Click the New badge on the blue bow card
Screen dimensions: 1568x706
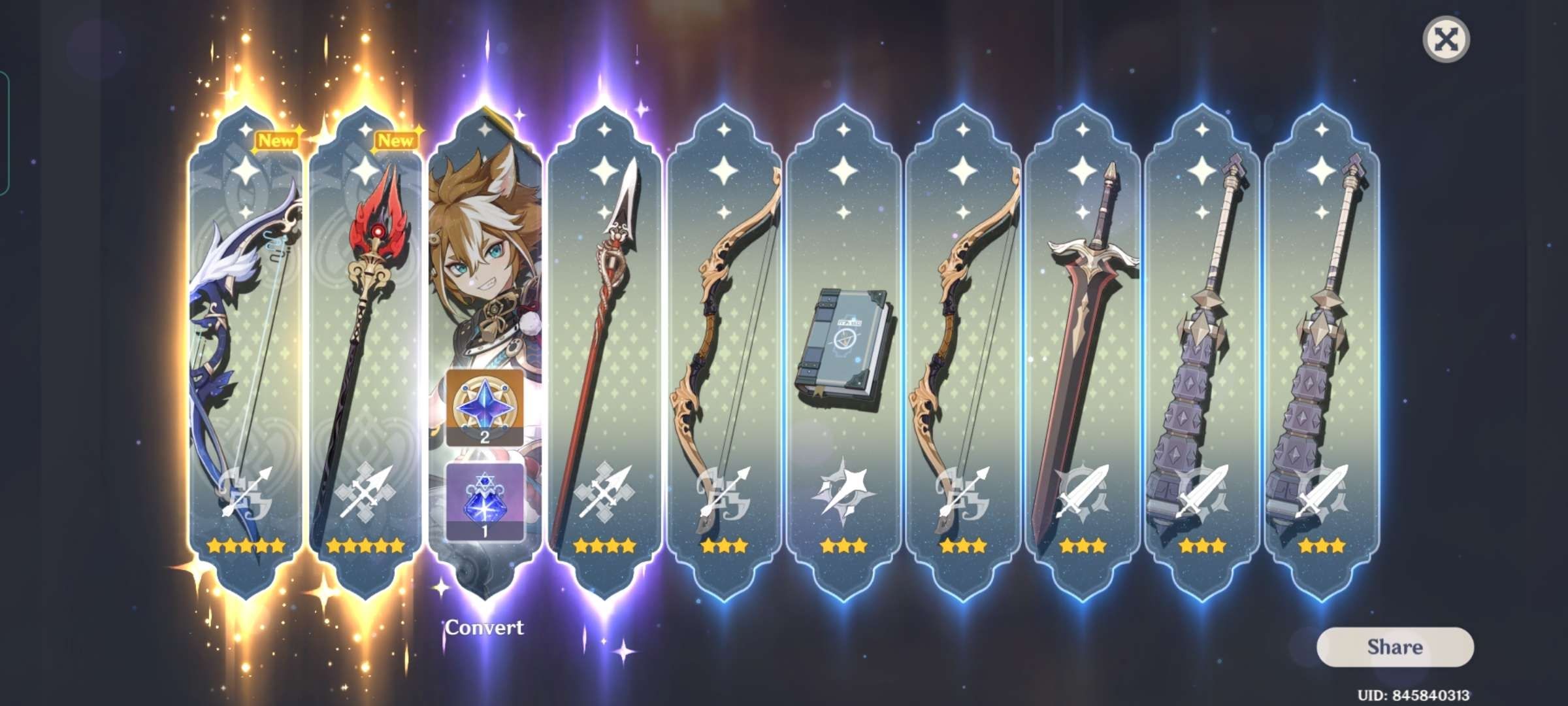[x=277, y=141]
